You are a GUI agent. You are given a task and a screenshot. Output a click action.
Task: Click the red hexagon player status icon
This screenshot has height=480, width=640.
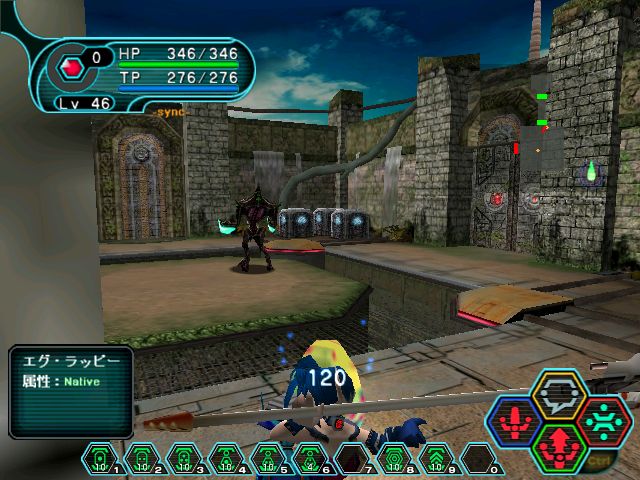click(72, 69)
